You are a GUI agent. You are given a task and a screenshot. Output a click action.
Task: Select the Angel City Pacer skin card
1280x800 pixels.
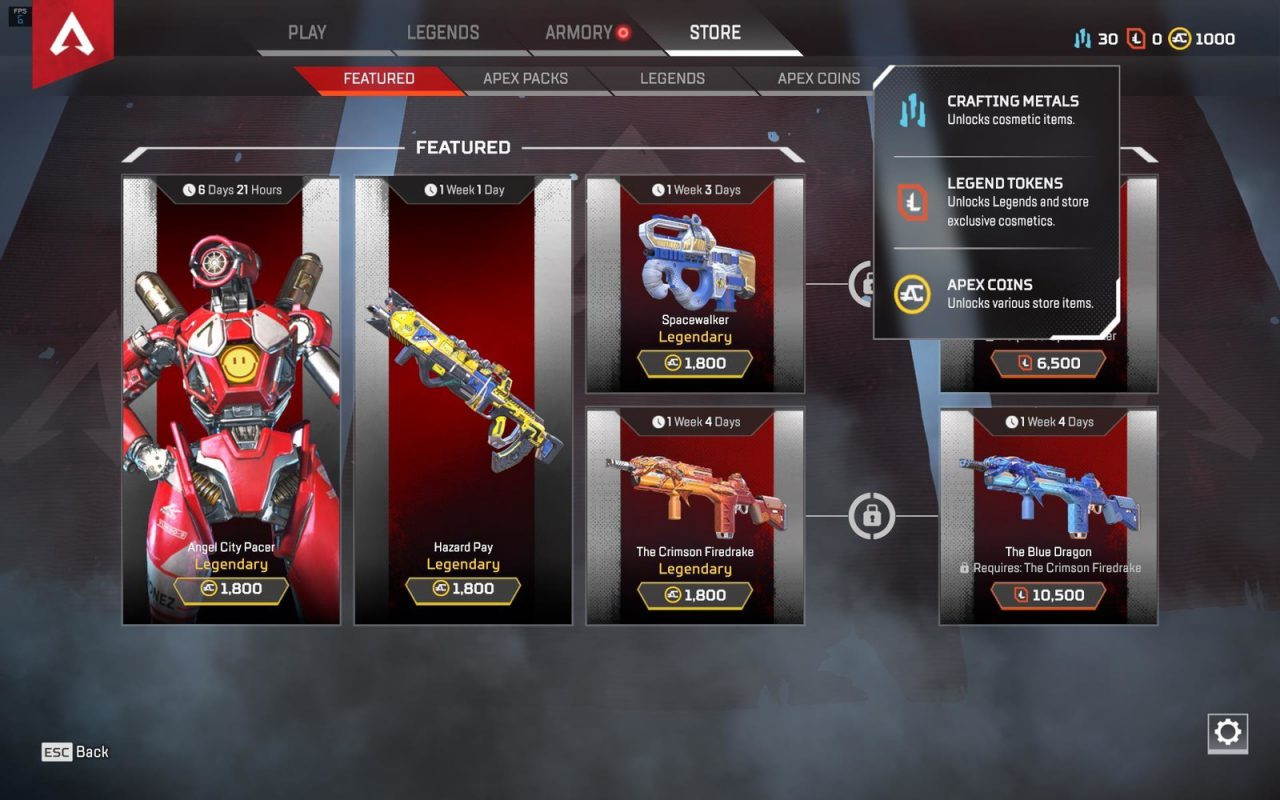231,400
